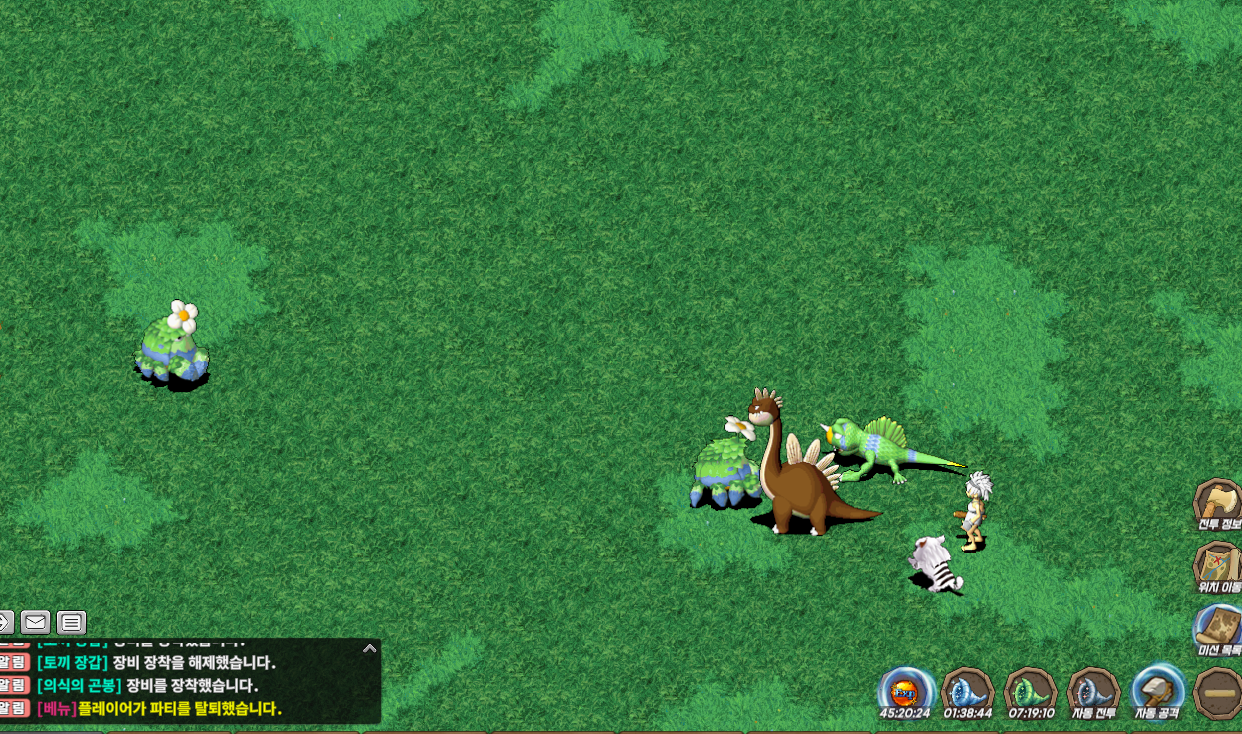The height and width of the screenshot is (734, 1242).
Task: Open the lined list button above chat
Action: [71, 623]
